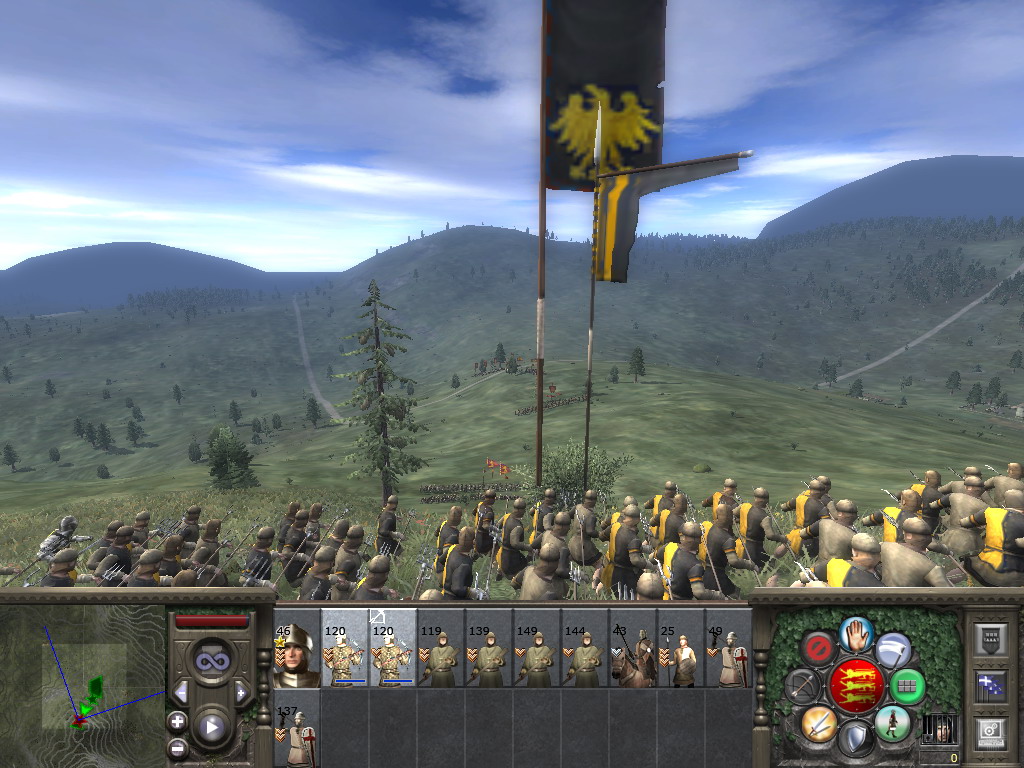Select the unit card with 137 soldiers
1024x768 pixels.
tap(296, 734)
